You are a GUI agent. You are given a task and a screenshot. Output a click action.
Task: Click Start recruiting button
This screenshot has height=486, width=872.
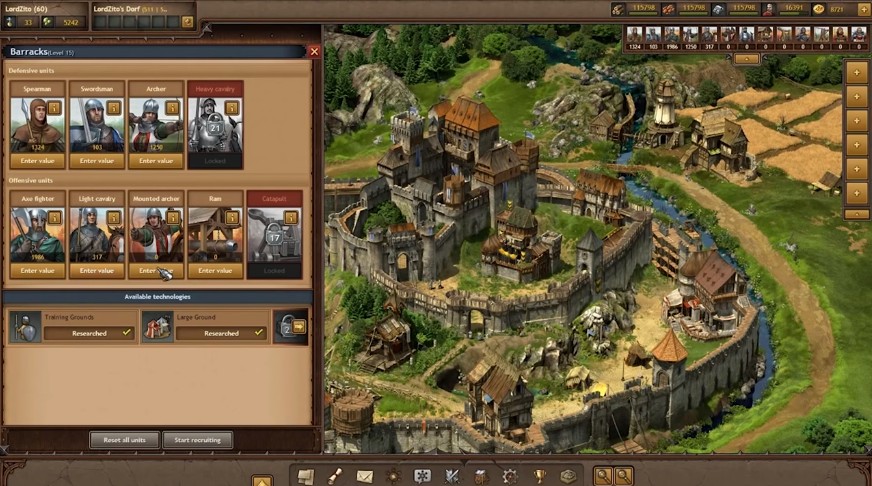197,440
